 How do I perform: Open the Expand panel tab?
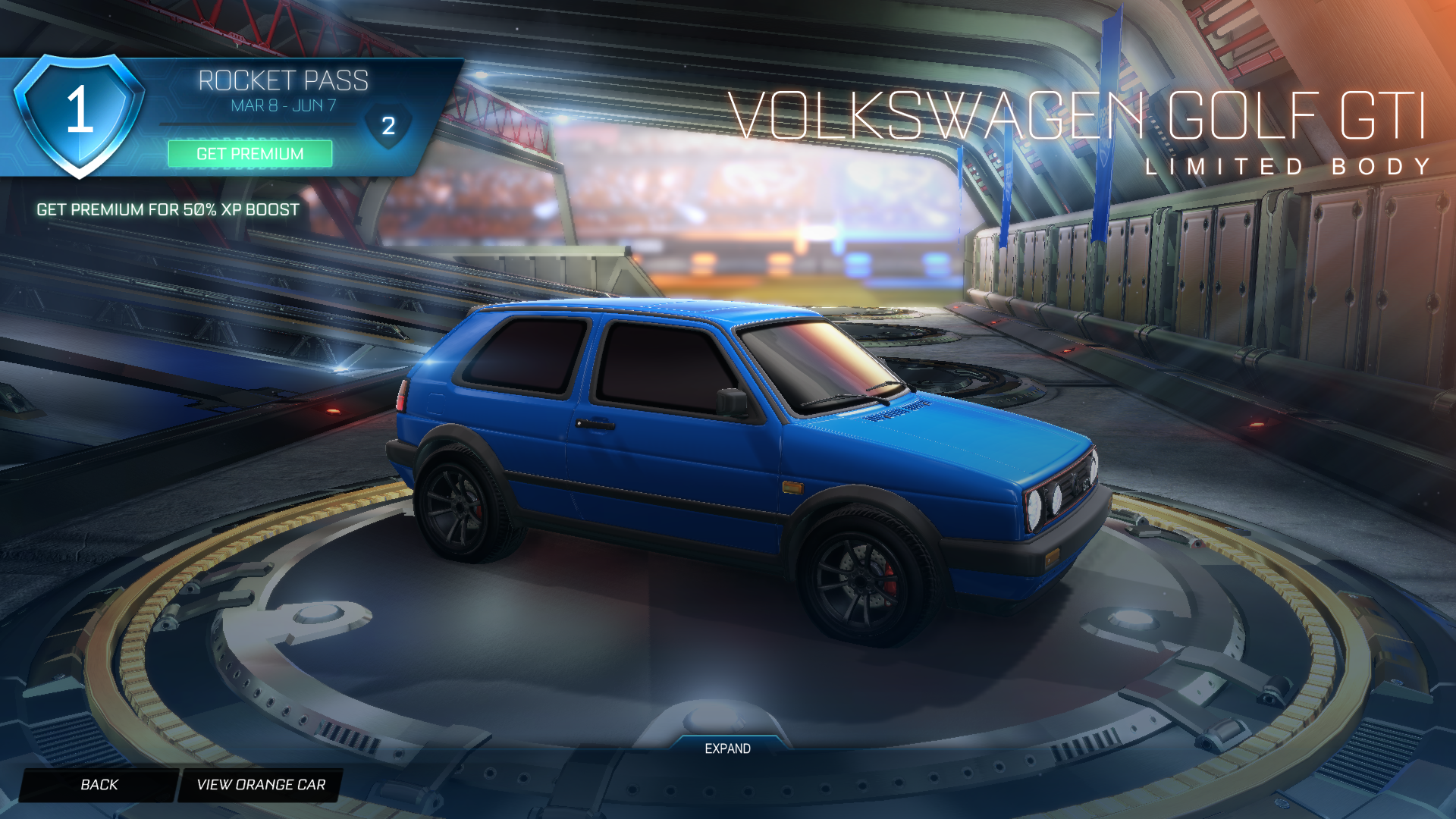[727, 748]
